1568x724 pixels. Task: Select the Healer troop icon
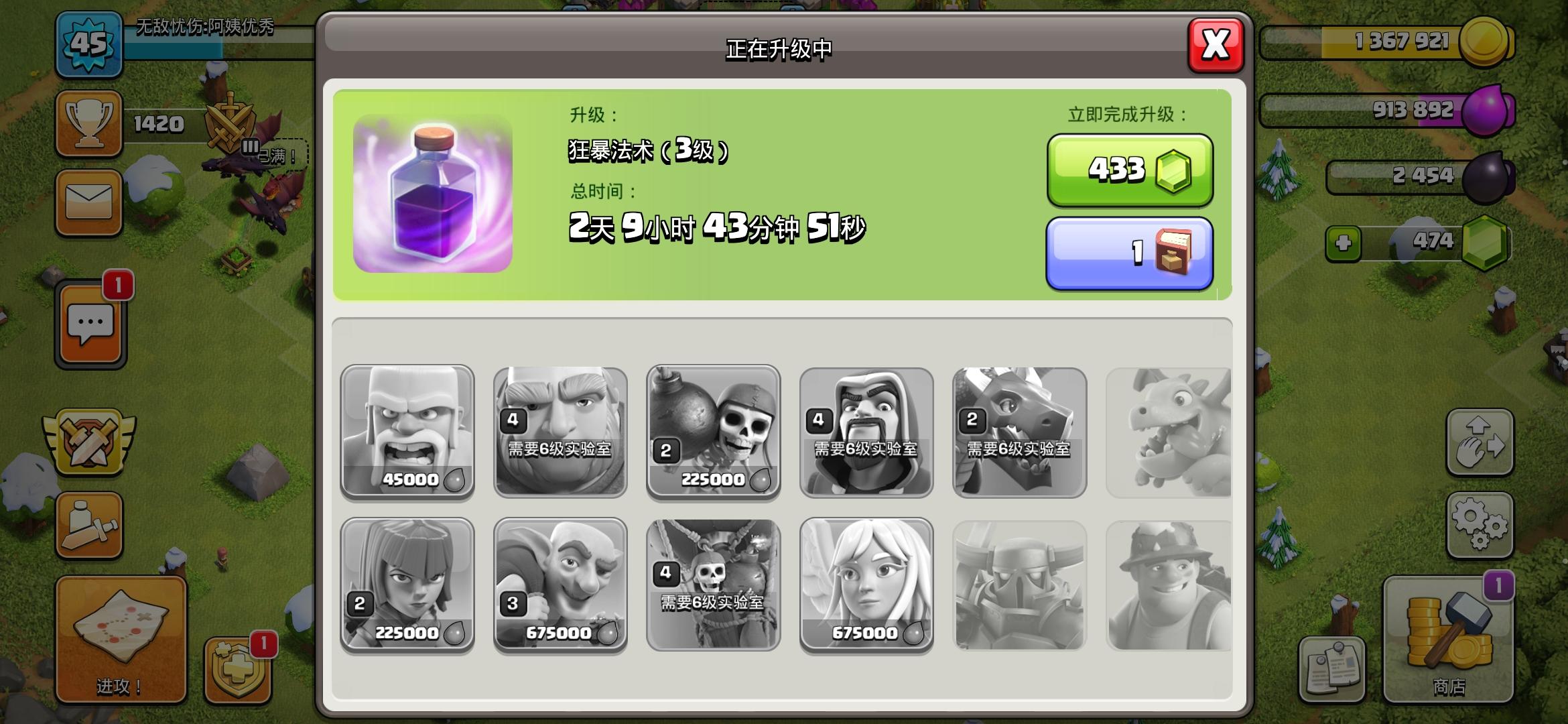tap(864, 583)
